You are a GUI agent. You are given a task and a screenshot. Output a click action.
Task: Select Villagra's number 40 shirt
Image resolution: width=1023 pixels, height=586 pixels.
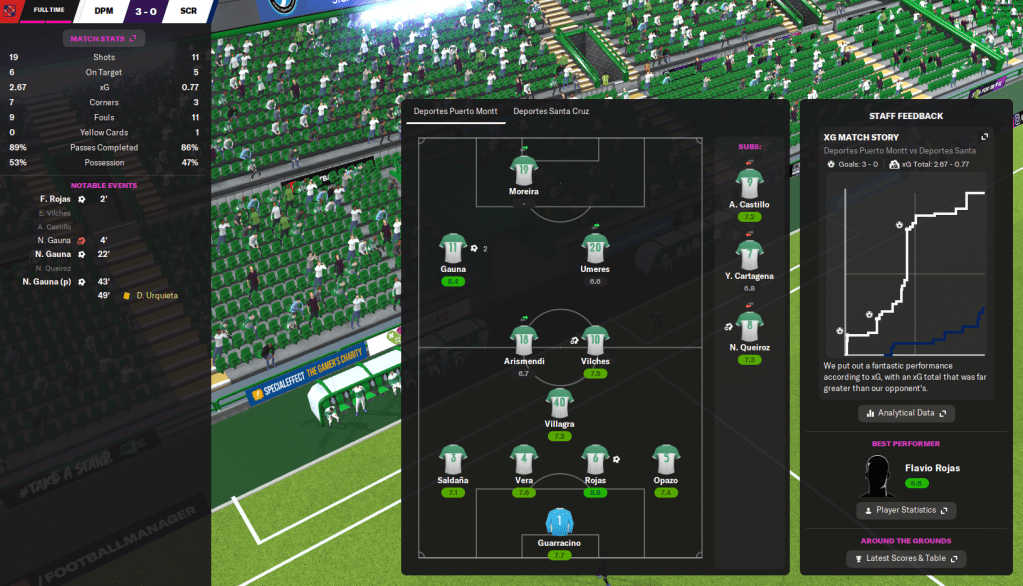click(x=558, y=403)
